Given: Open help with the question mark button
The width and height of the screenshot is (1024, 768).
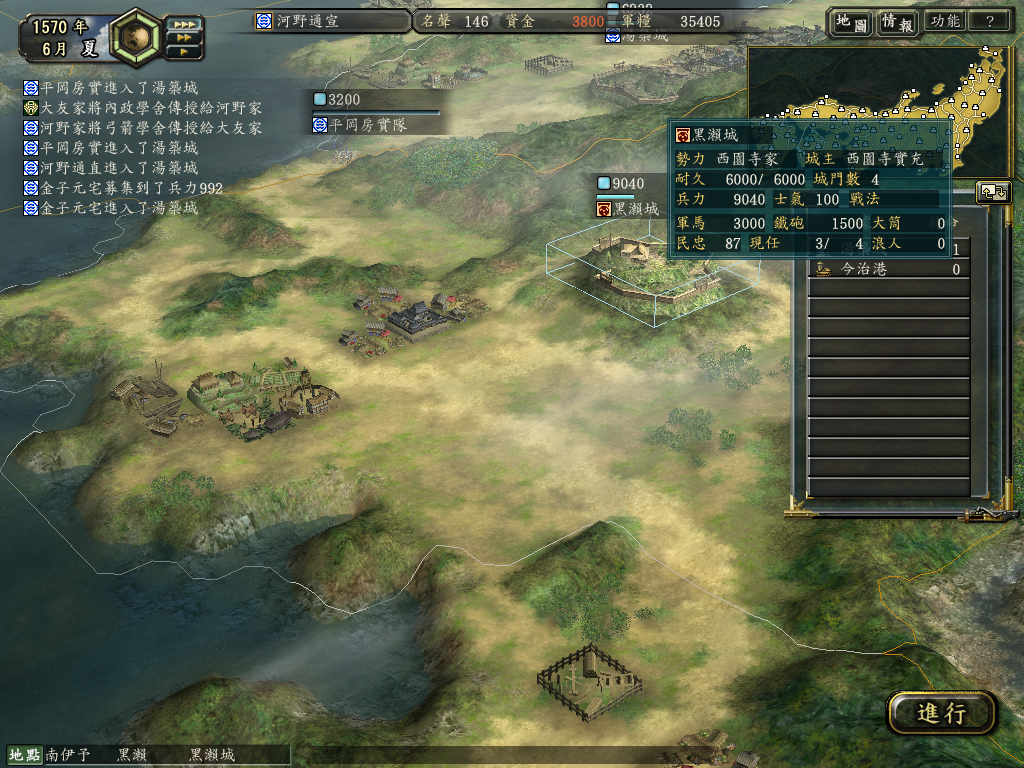Looking at the screenshot, I should (x=990, y=21).
